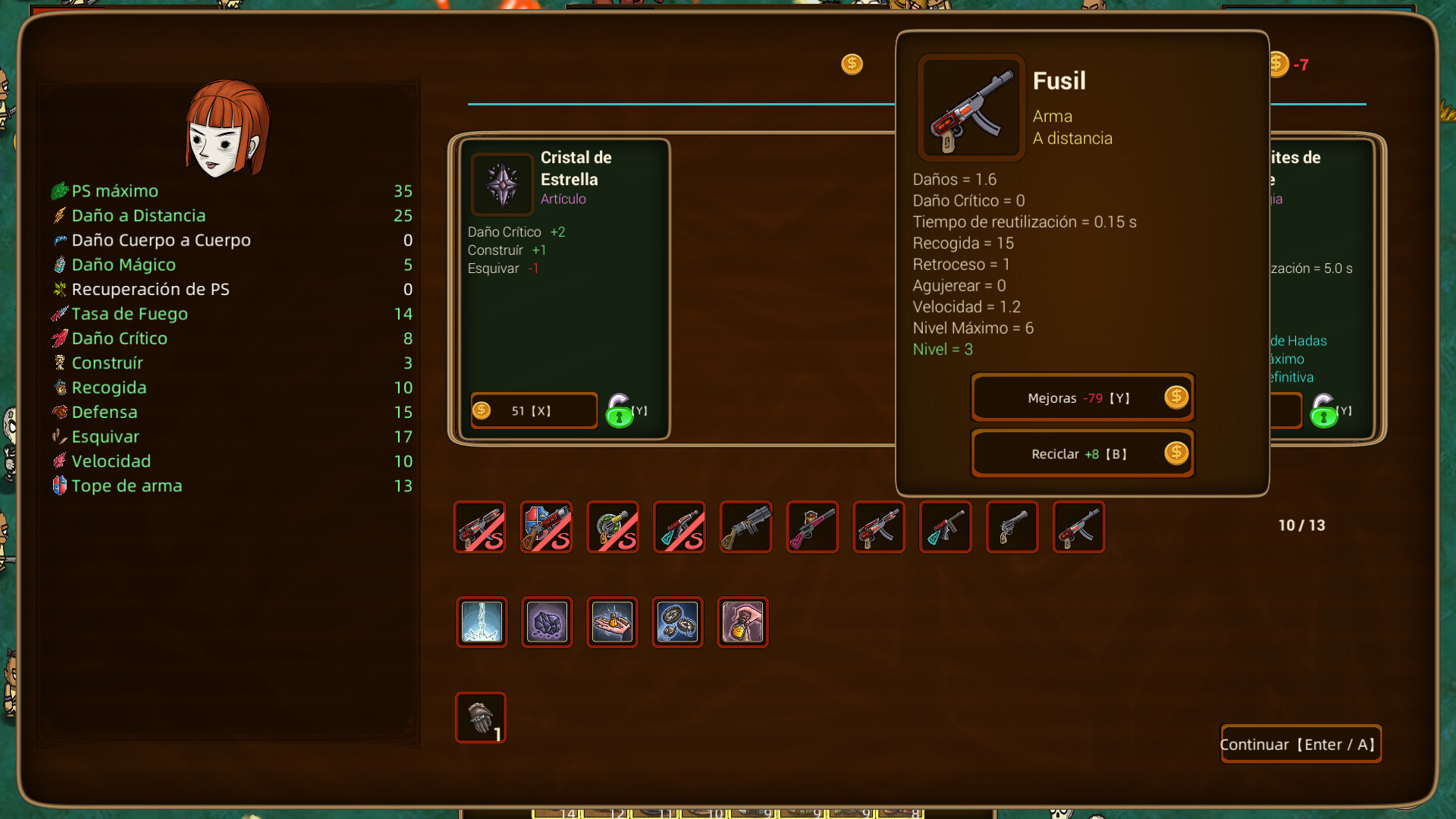This screenshot has height=819, width=1456.
Task: Select the scattered coins item icon
Action: pos(677,622)
